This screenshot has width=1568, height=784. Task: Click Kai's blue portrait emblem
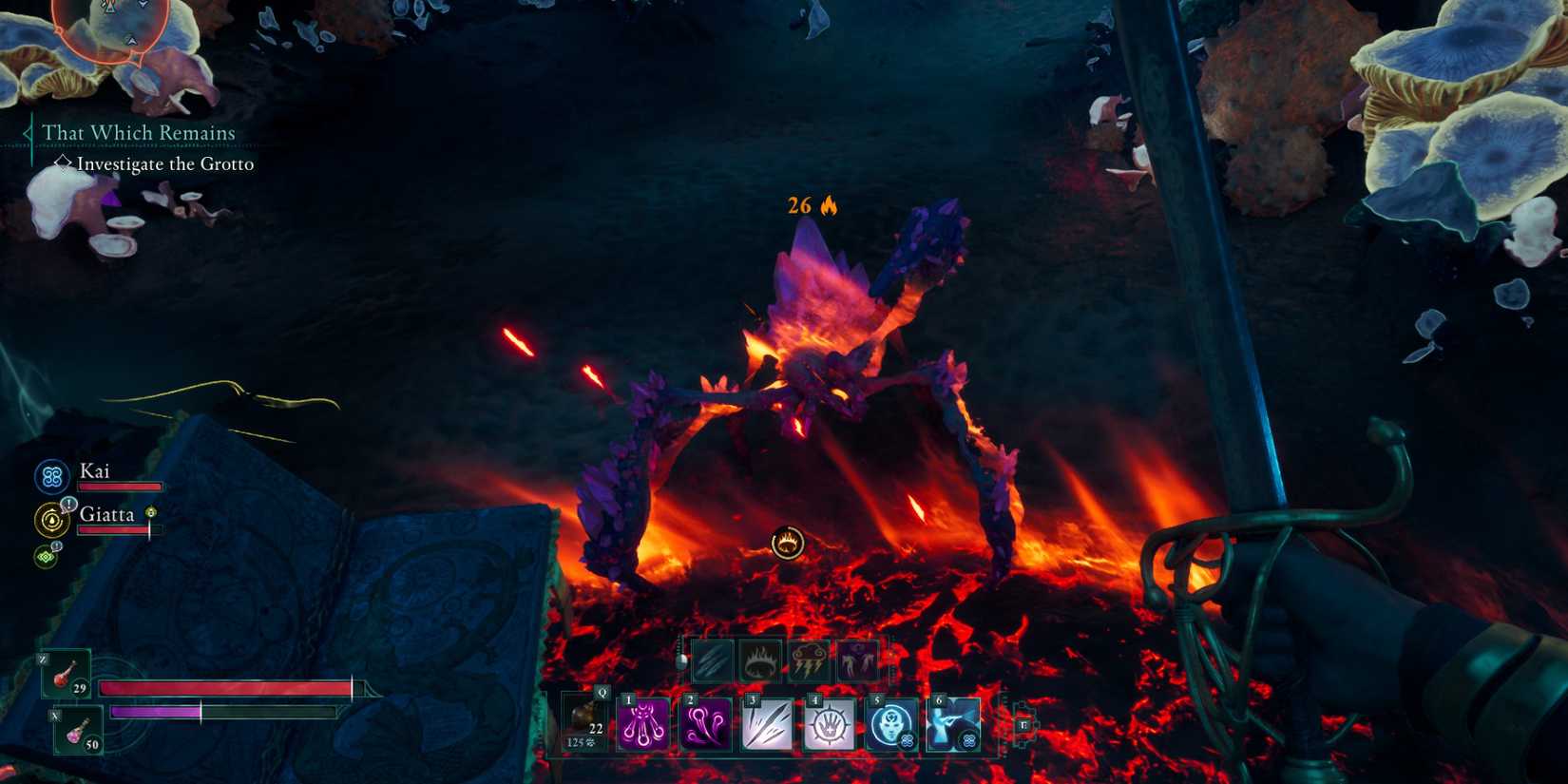pos(50,476)
